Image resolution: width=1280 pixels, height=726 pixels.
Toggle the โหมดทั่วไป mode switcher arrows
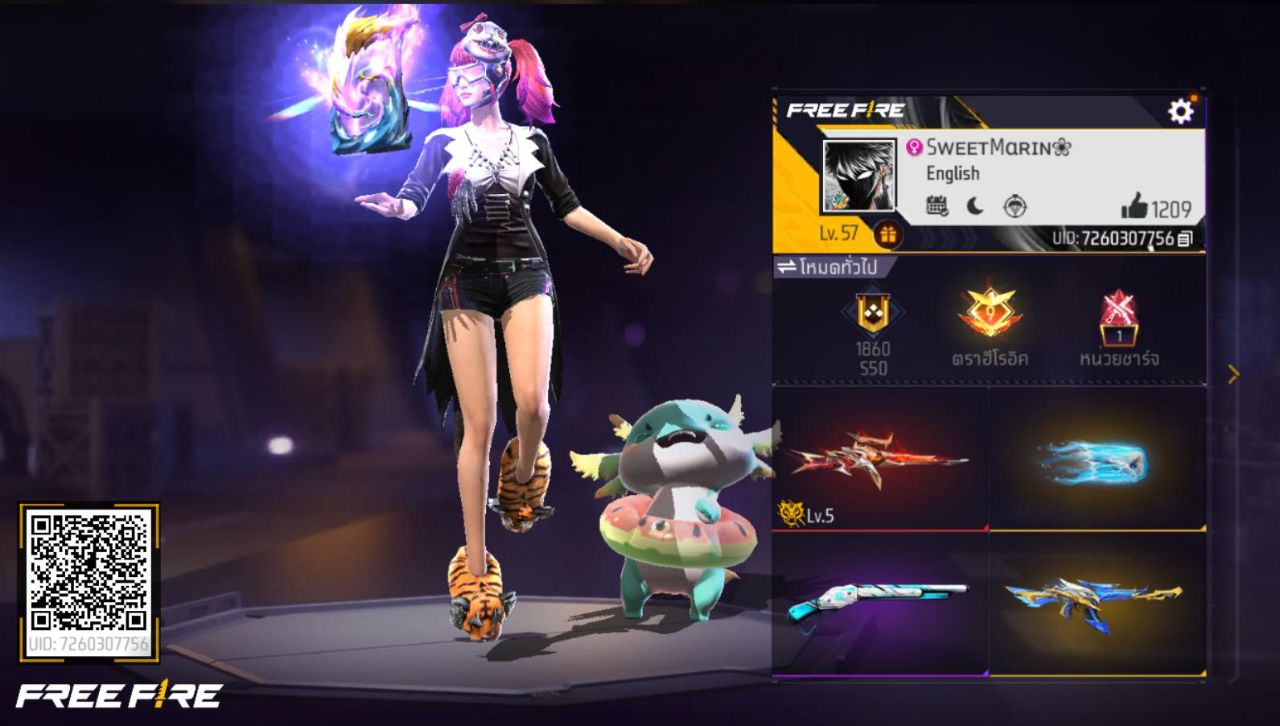[788, 266]
